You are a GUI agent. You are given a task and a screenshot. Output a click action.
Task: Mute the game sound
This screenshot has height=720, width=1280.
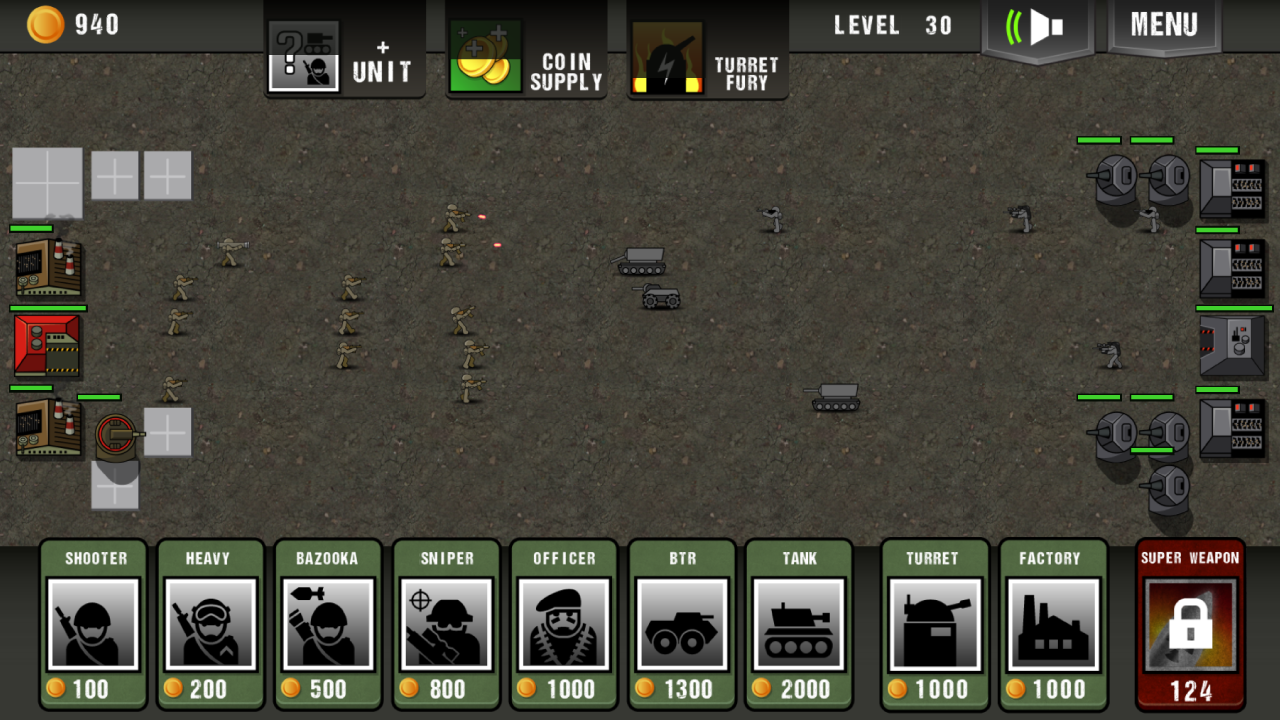pyautogui.click(x=1037, y=27)
